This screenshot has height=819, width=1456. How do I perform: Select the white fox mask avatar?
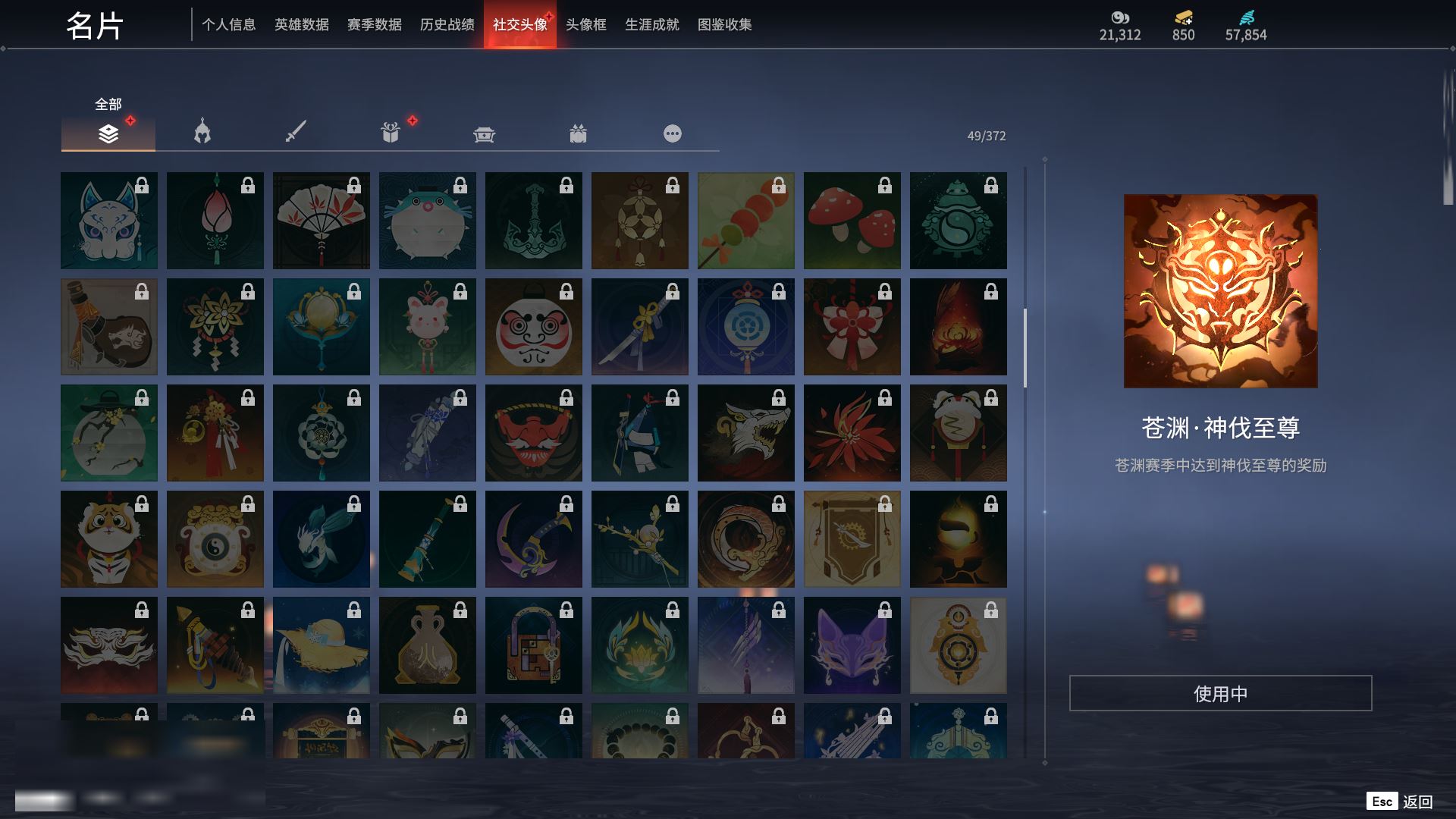(109, 221)
